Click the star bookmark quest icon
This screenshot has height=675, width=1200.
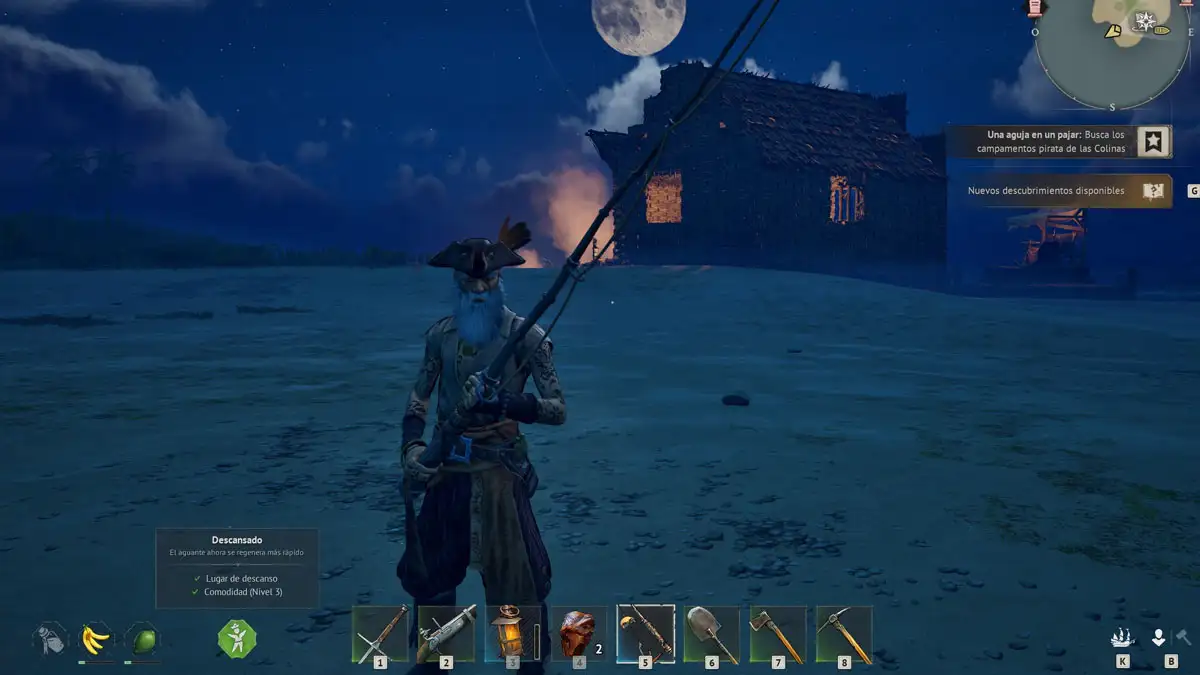1154,141
